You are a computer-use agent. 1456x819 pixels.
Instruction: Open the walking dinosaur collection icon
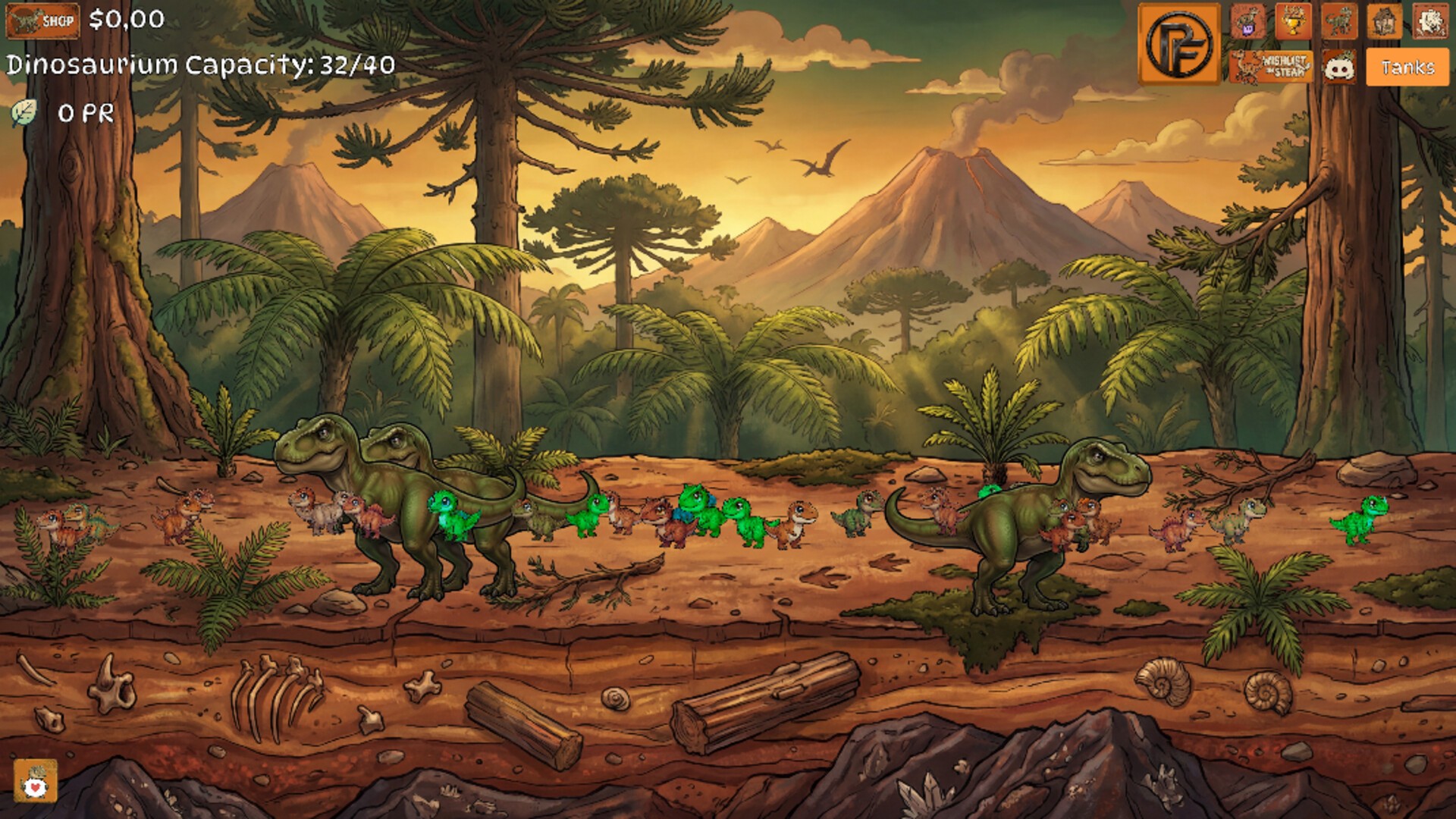pos(1338,20)
